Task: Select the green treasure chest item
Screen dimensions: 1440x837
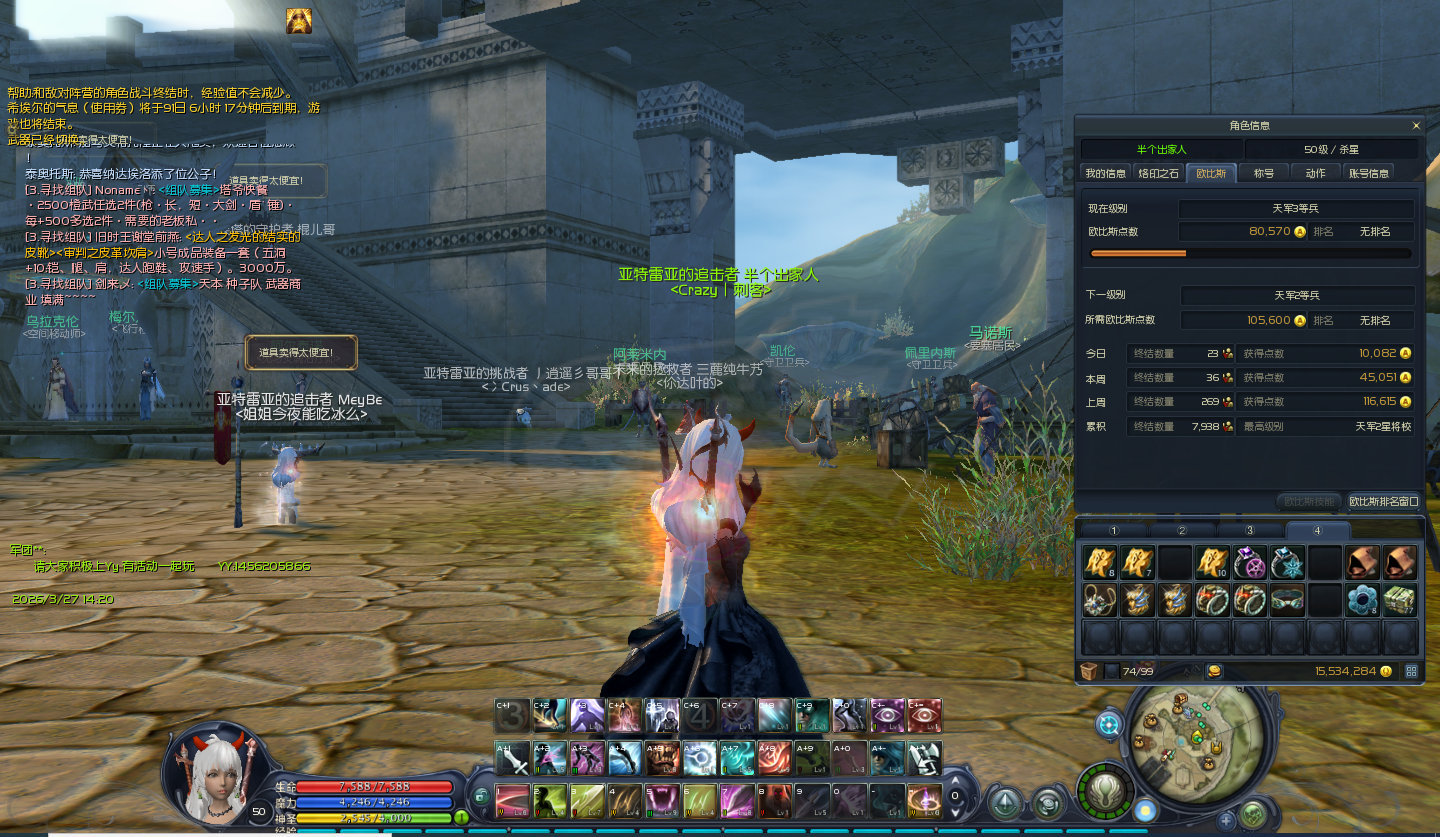Action: tap(1400, 600)
